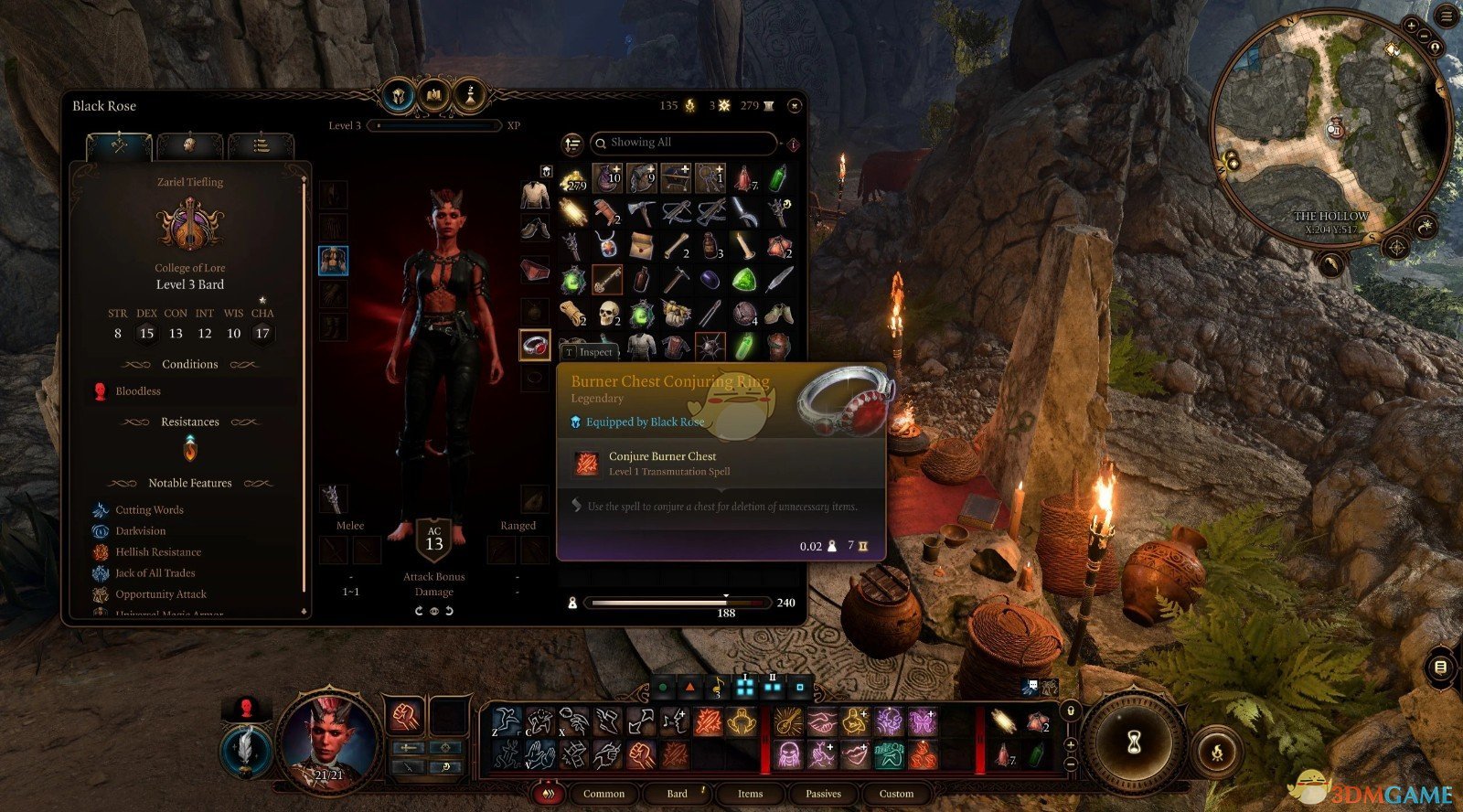The width and height of the screenshot is (1463, 812).
Task: Show the Items hotbar tab
Action: tap(750, 794)
